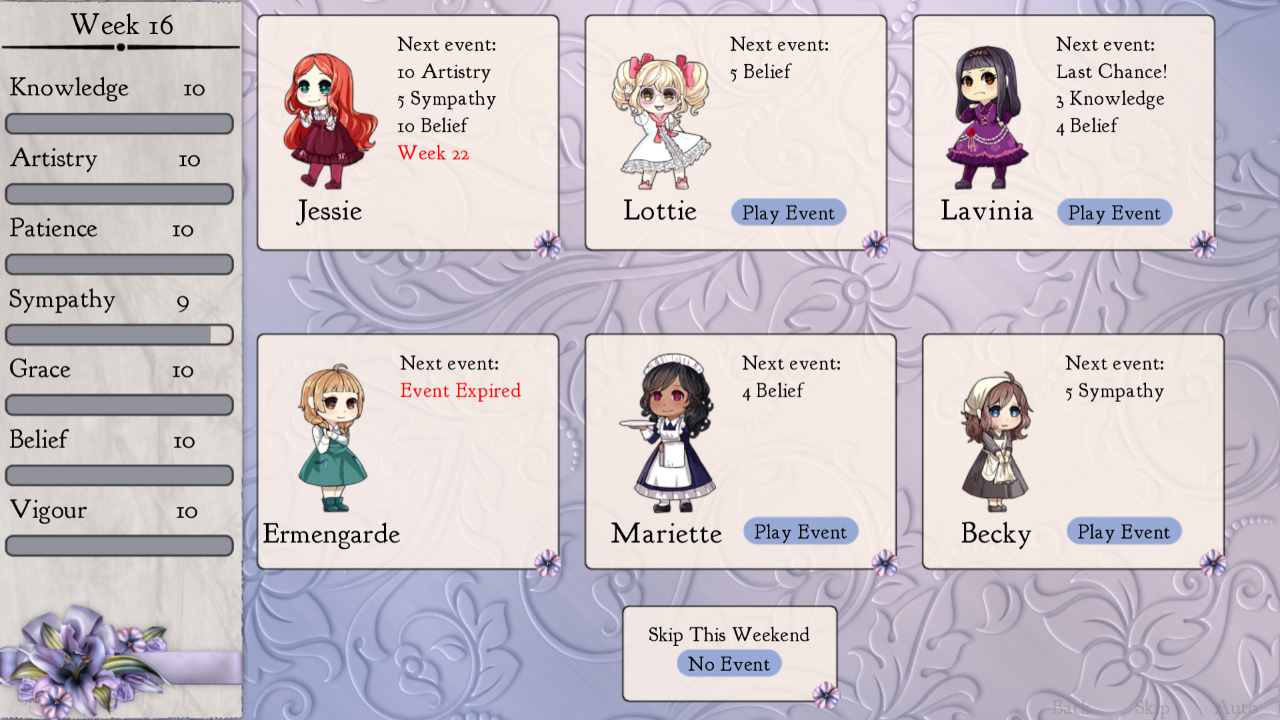
Task: Play Lottie's 5 Belief event
Action: (x=788, y=212)
